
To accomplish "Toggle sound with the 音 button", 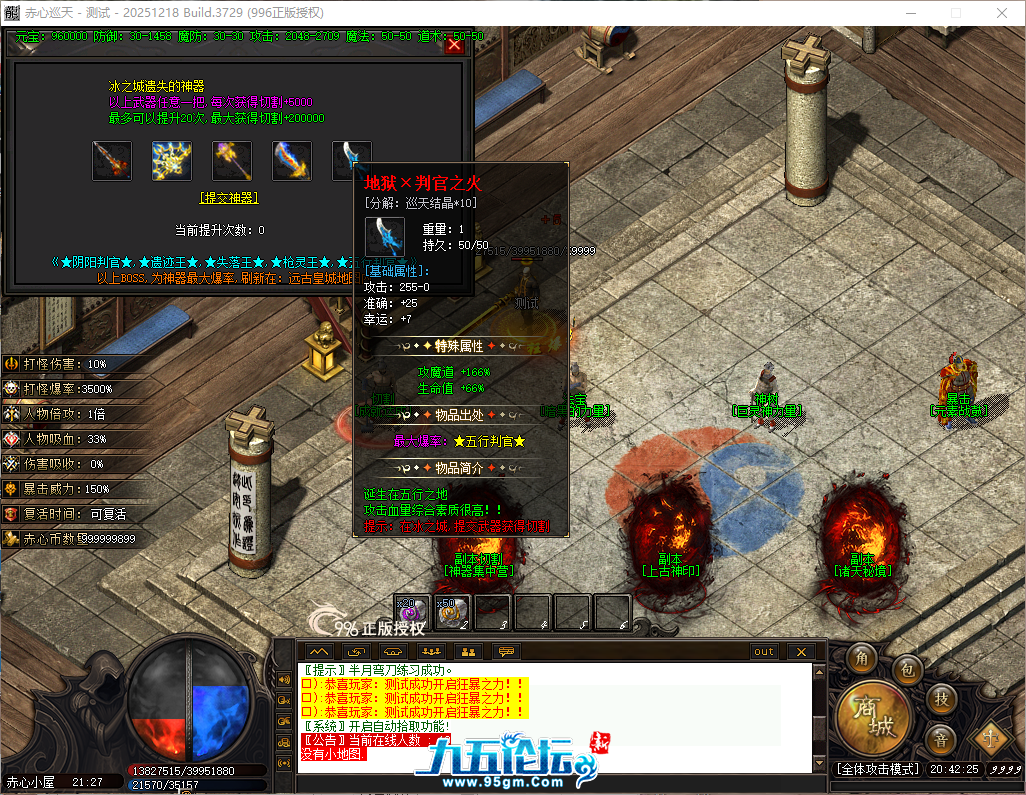I will [942, 741].
